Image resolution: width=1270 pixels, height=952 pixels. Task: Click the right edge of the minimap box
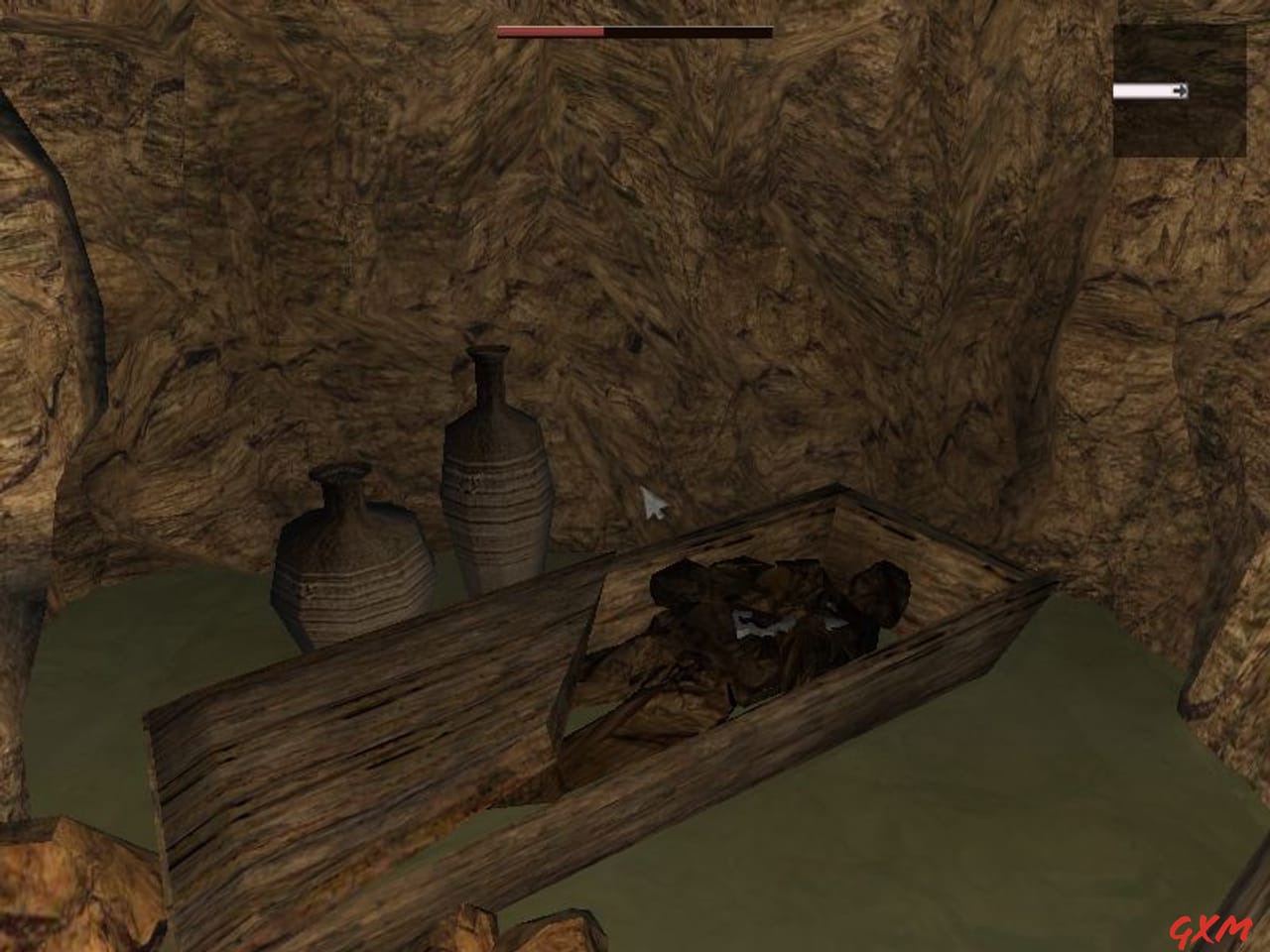(1242, 89)
